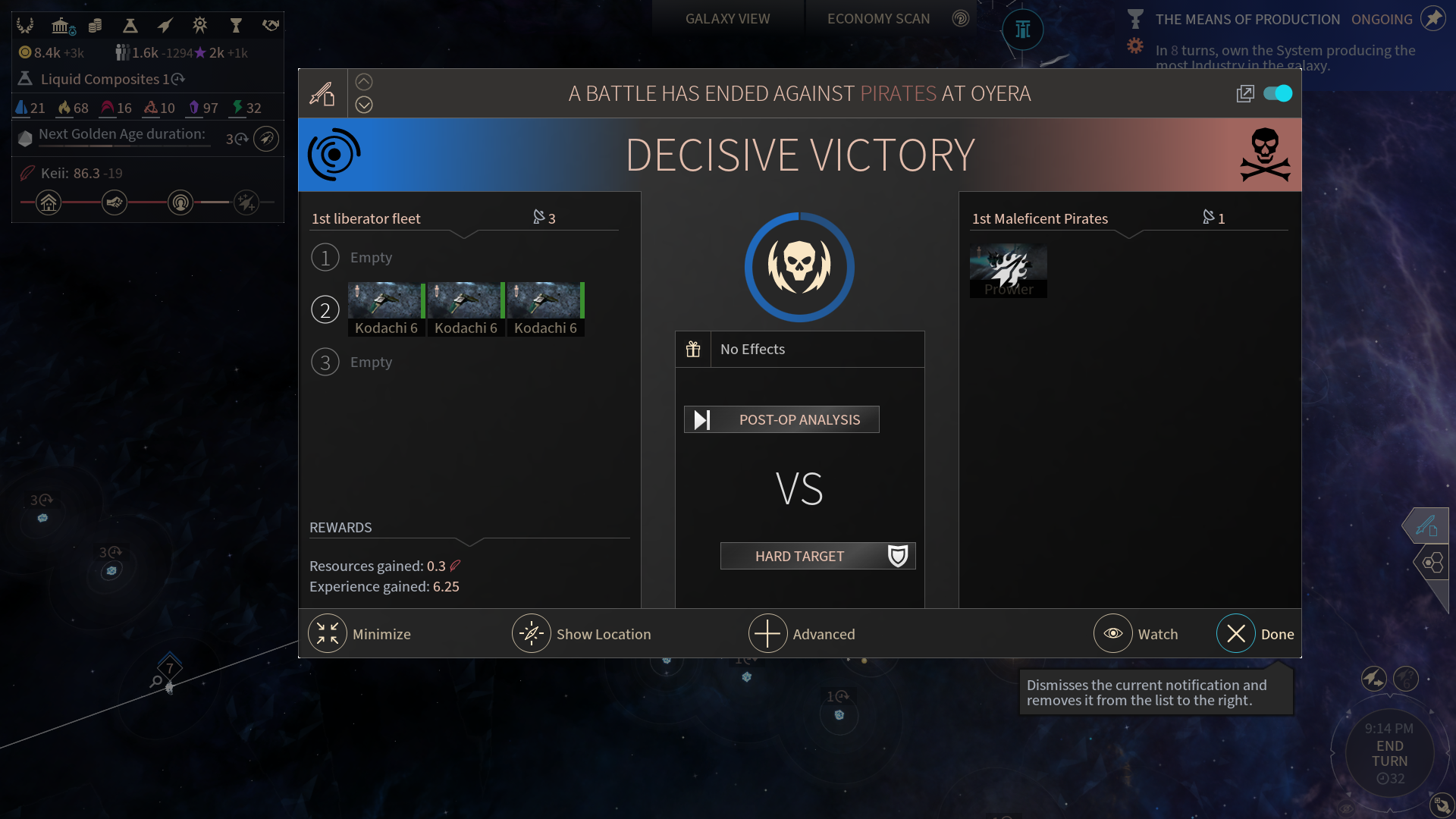Open the Economy Scan
This screenshot has height=819, width=1456.
tap(878, 19)
